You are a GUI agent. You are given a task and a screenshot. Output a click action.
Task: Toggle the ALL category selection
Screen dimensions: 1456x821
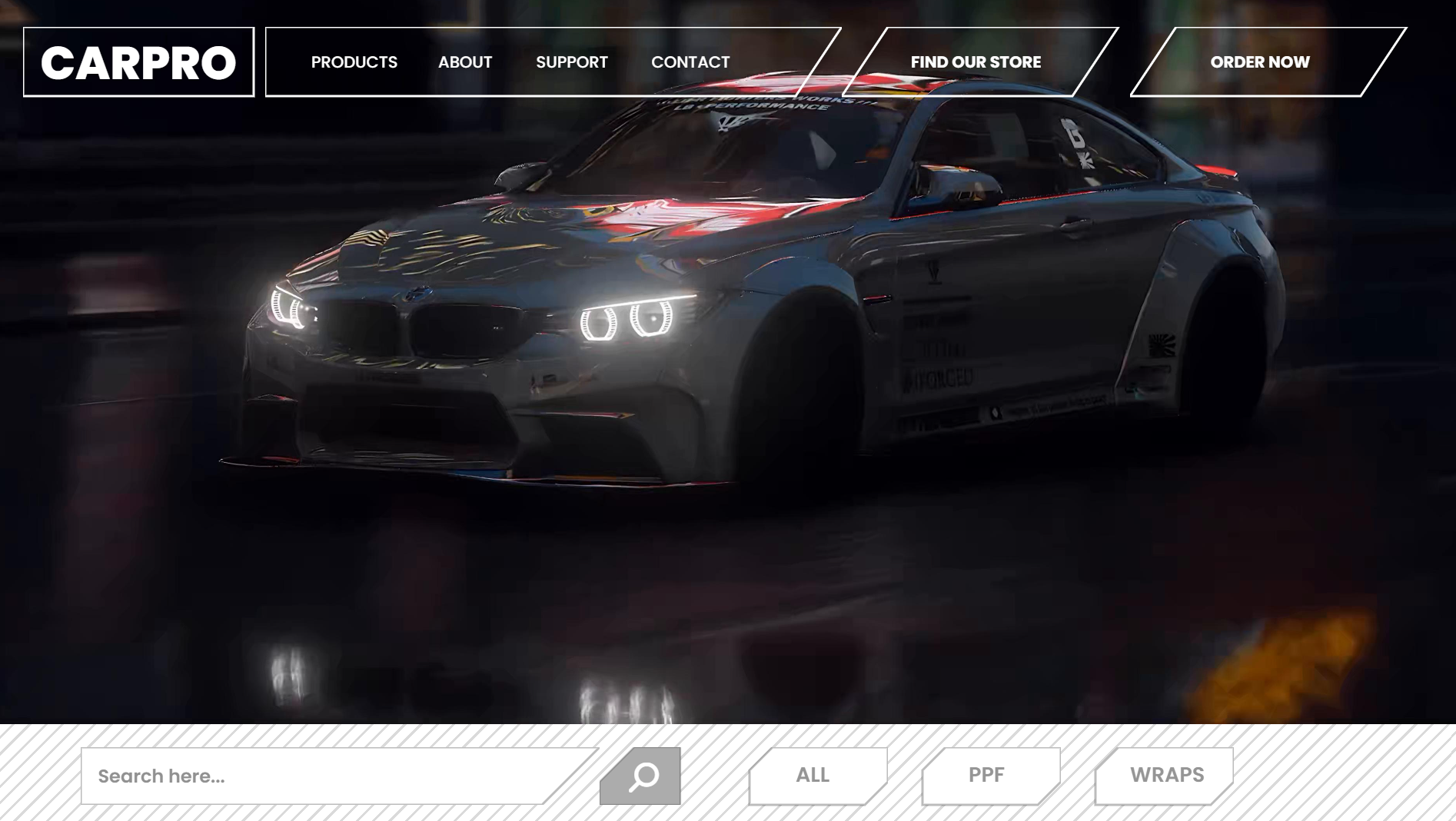click(811, 775)
